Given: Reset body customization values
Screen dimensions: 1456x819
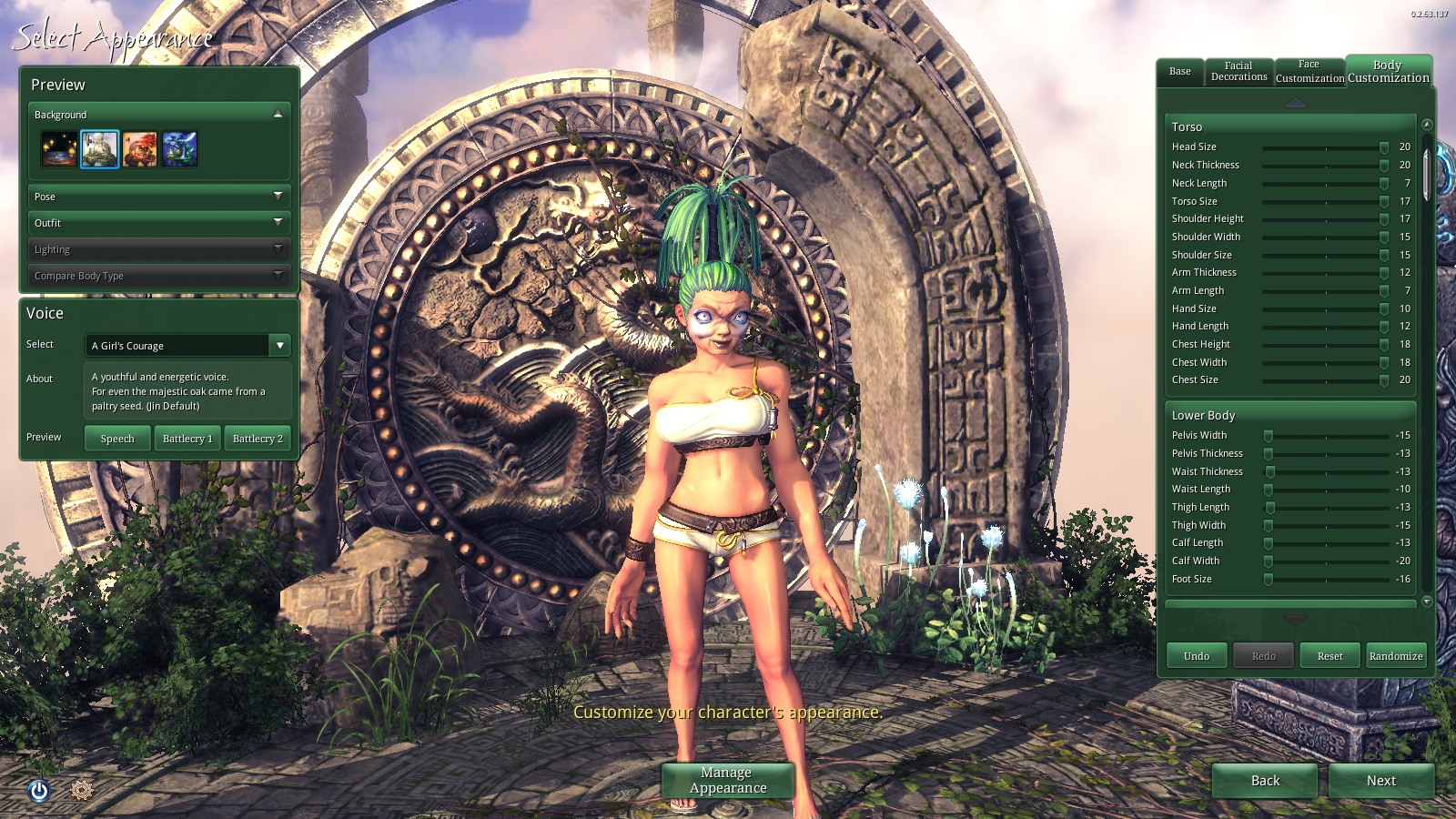Looking at the screenshot, I should coord(1330,656).
